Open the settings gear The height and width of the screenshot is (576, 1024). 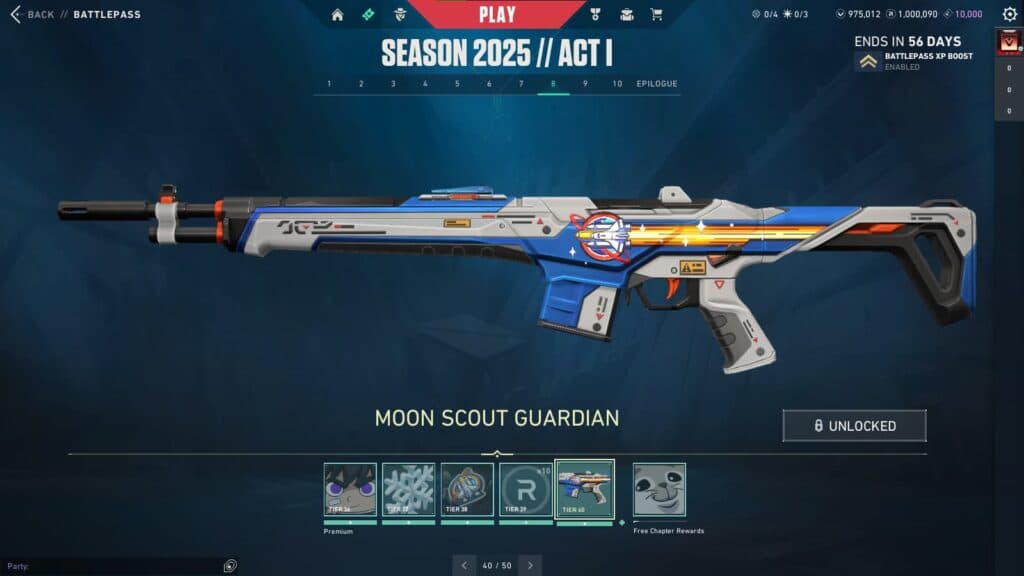[x=1009, y=15]
